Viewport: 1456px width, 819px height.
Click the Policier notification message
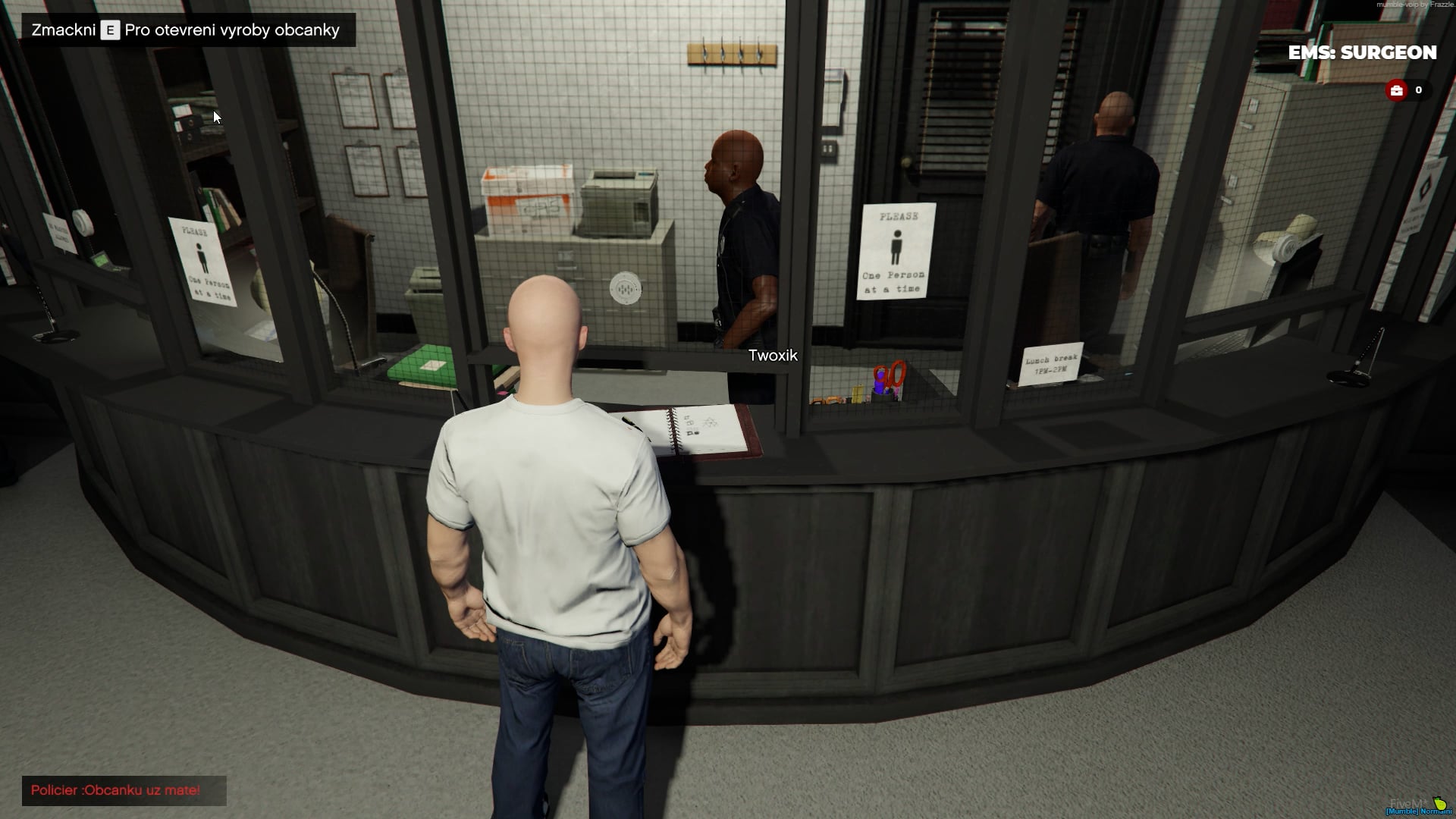click(116, 790)
